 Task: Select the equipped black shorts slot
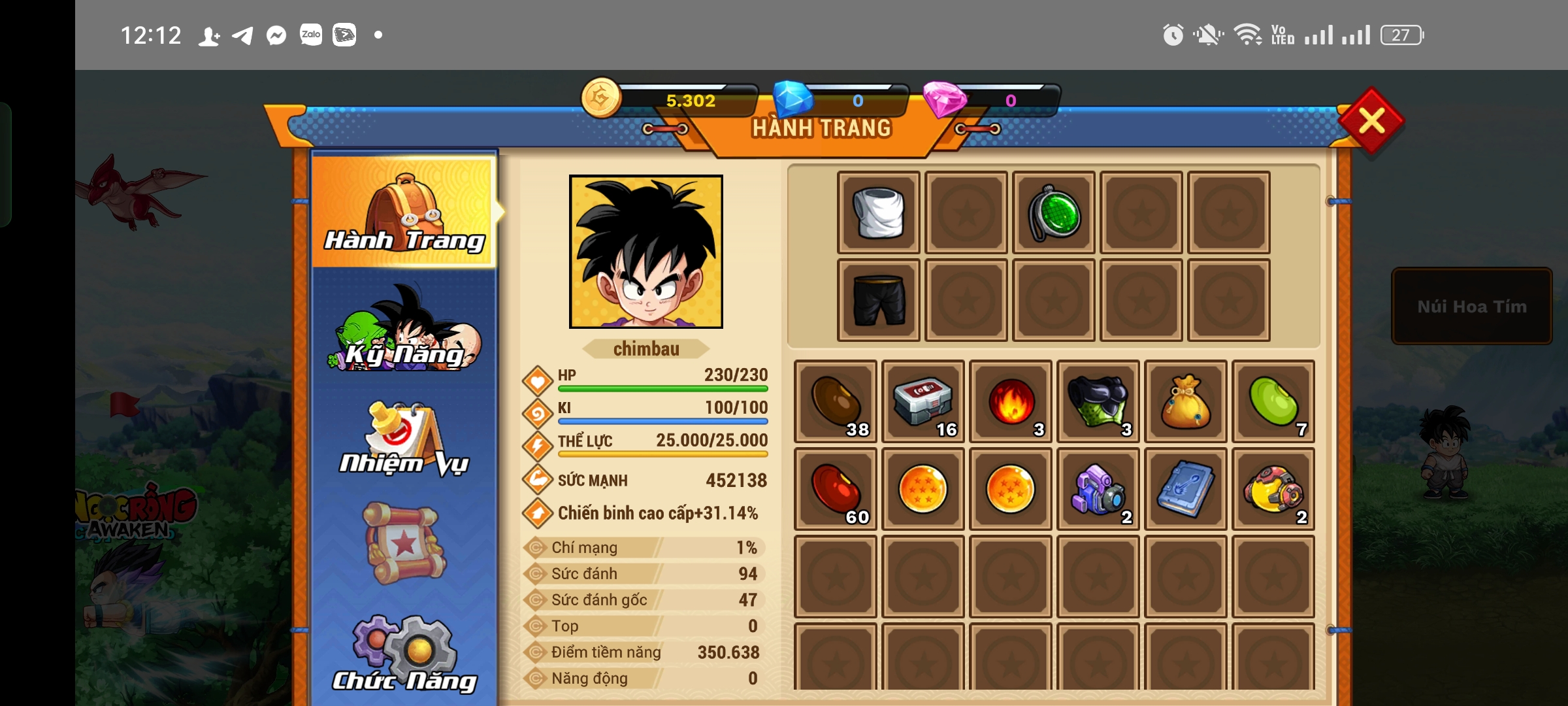pos(879,301)
